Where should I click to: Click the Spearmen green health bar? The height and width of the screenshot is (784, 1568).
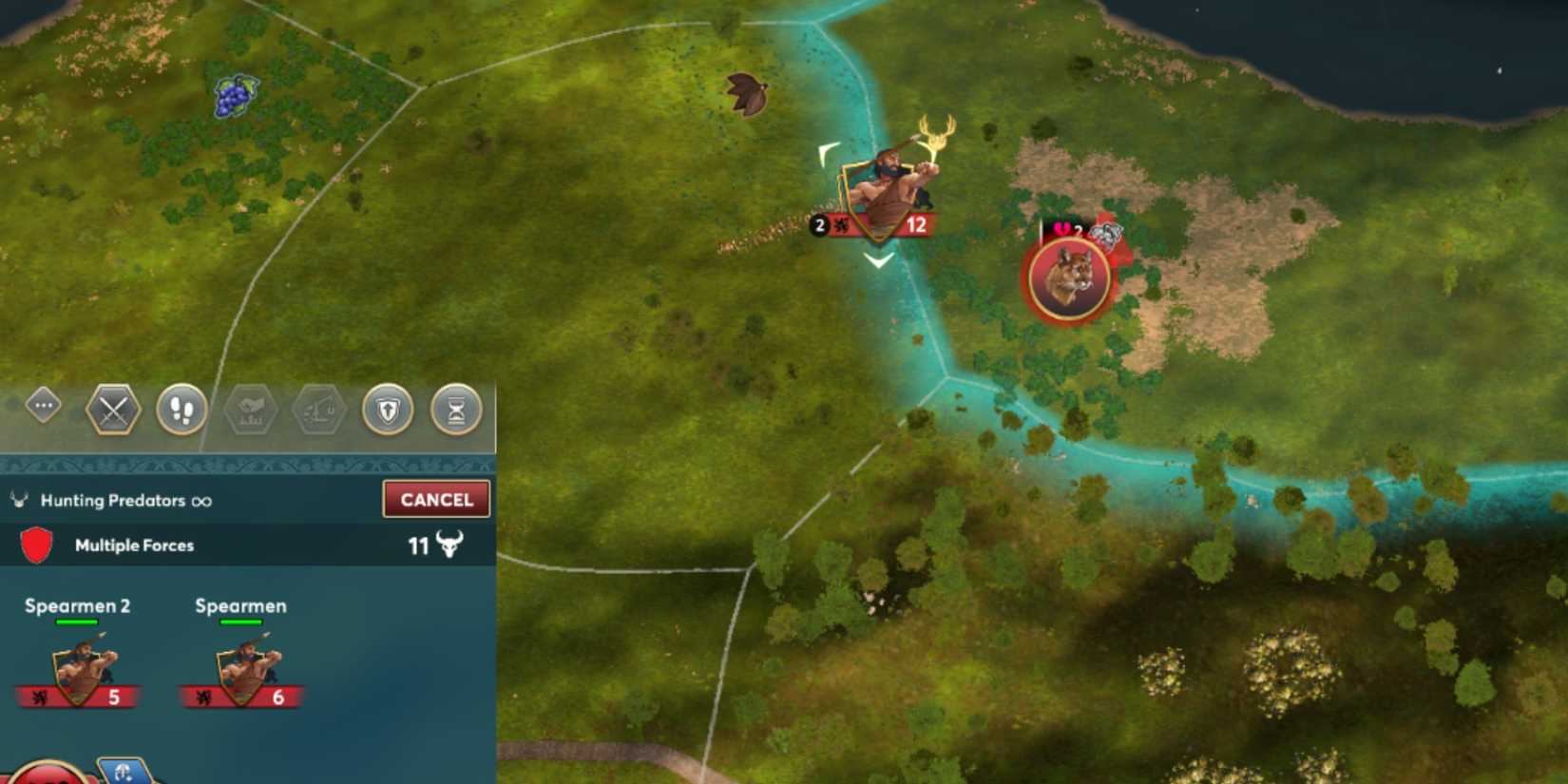242,622
